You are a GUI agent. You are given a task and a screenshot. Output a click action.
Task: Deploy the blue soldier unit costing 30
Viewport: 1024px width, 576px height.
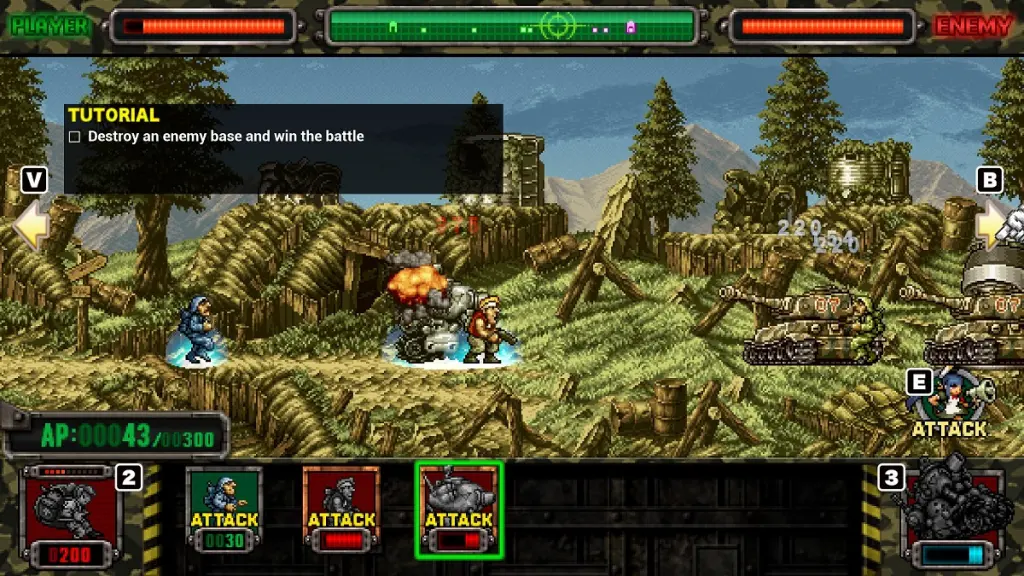click(224, 510)
